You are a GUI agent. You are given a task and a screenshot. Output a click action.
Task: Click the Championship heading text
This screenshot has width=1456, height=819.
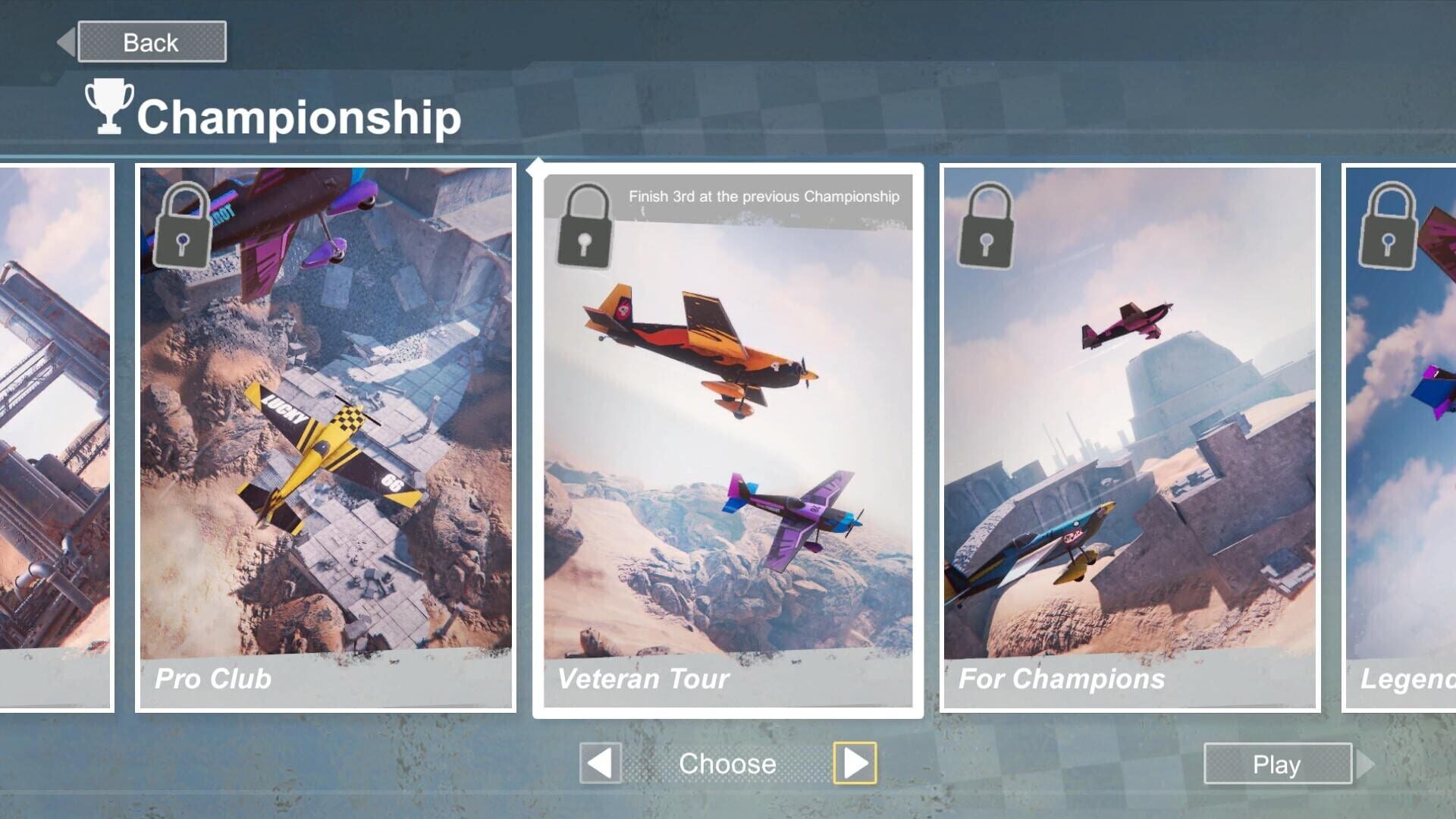[301, 115]
